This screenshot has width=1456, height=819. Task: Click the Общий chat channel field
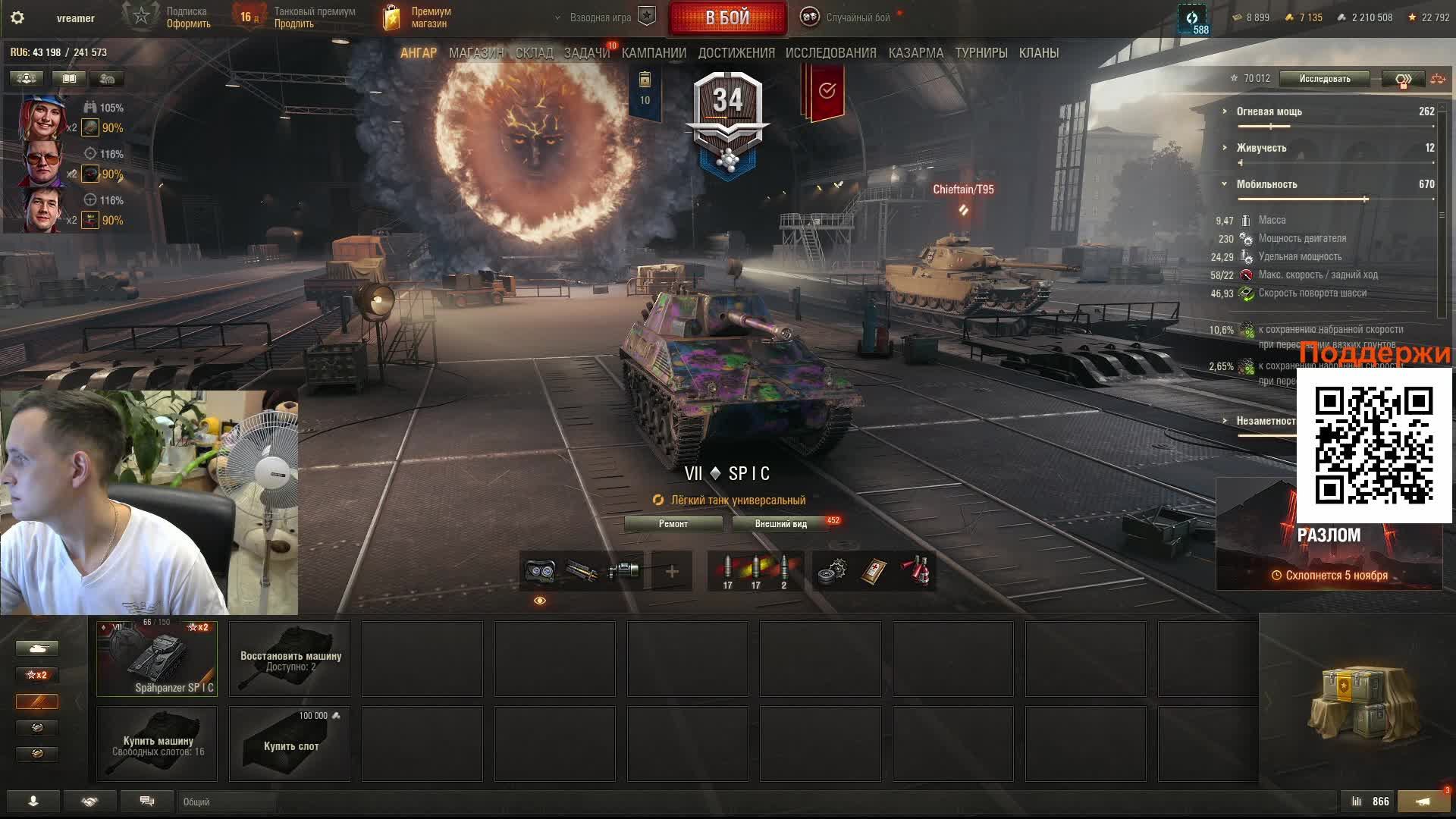pos(227,802)
